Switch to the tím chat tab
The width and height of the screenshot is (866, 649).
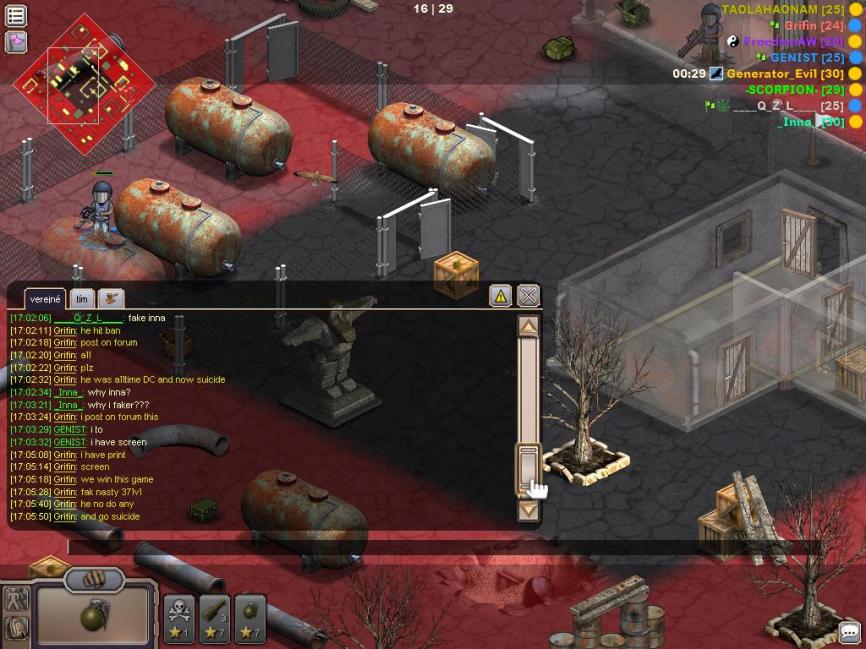coord(83,299)
